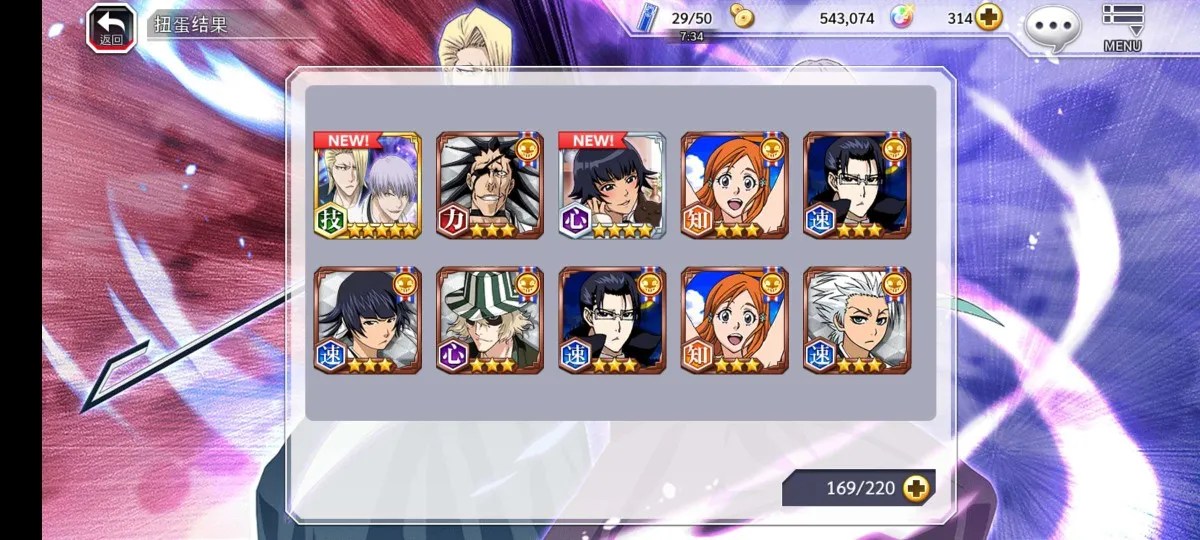1200x540 pixels.
Task: Tap the return arrow button
Action: click(x=110, y=27)
